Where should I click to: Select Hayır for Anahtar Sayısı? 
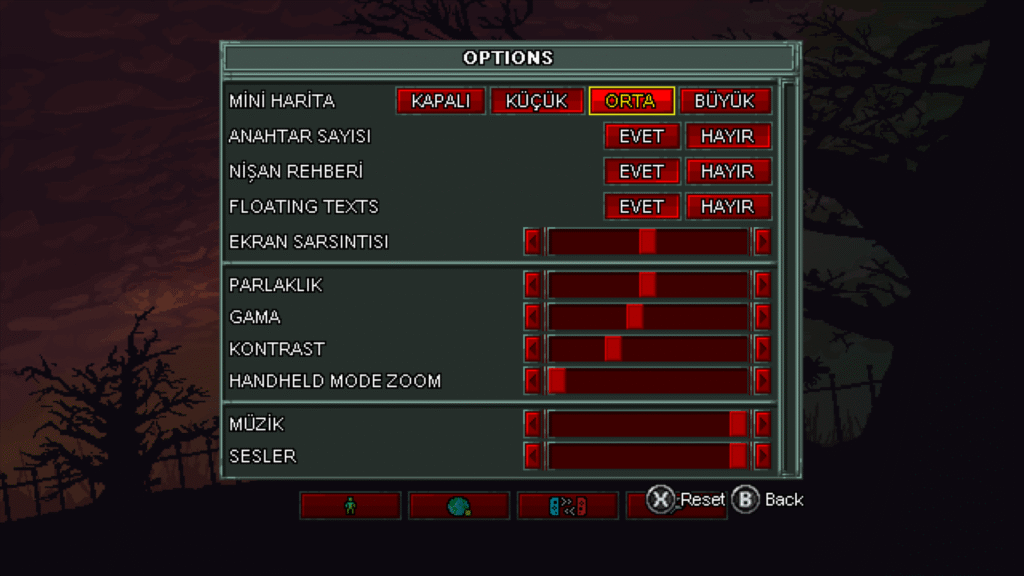[727, 136]
